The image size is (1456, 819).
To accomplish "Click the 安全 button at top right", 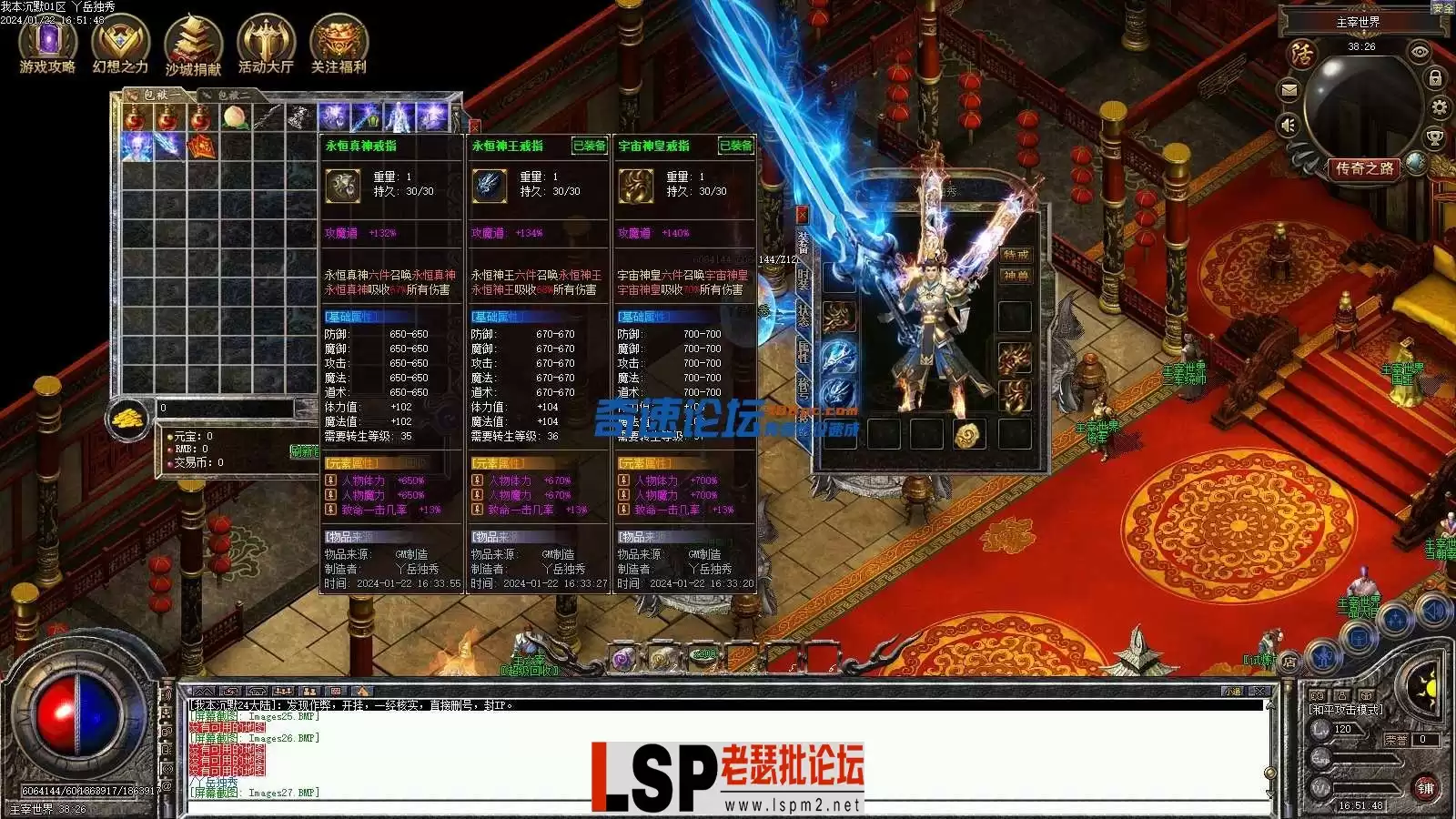I will (x=1443, y=9).
